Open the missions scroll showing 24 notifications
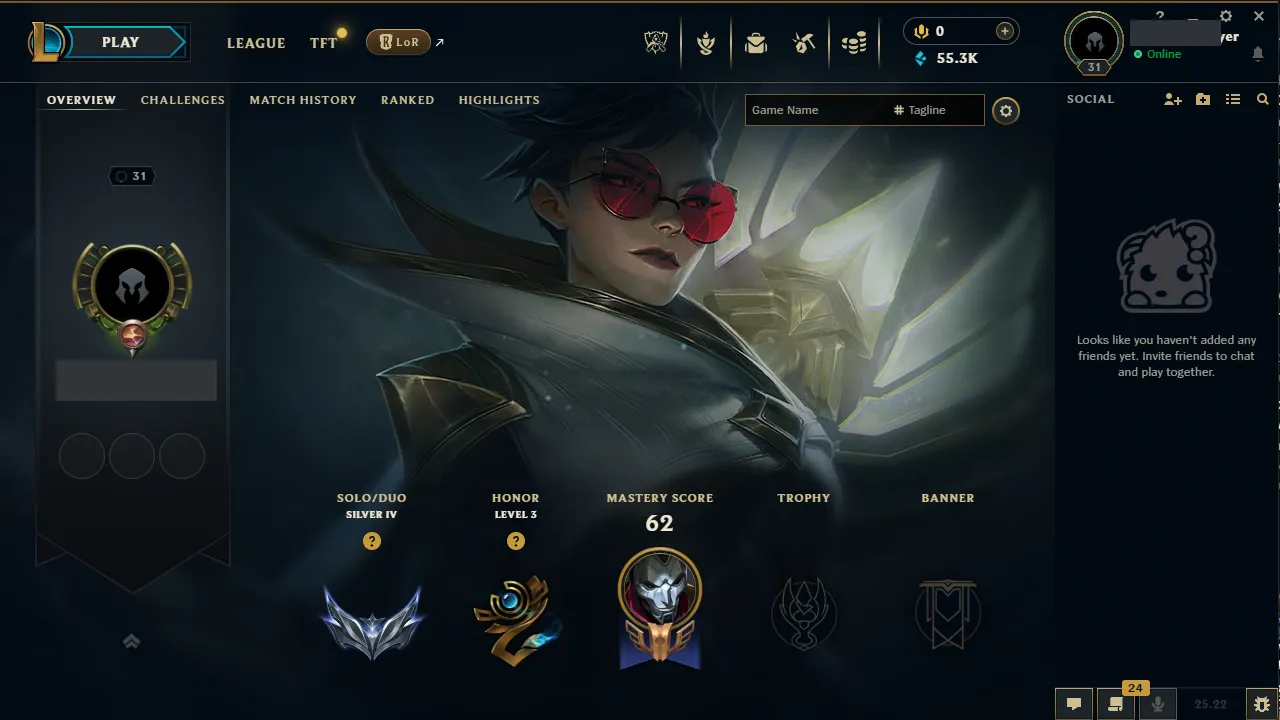Screen dimensions: 1280x720 pos(1116,704)
